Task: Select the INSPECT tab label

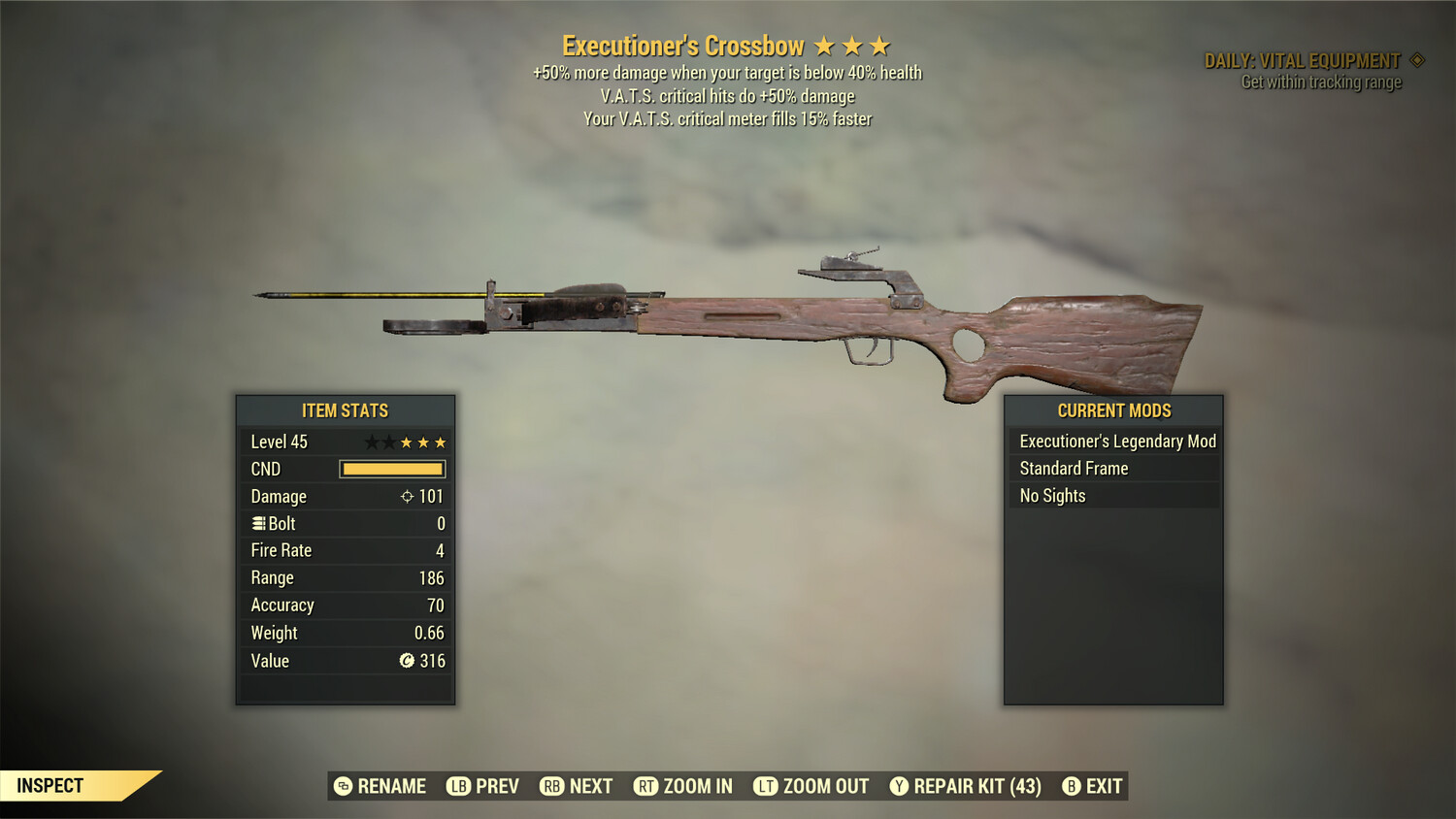Action: [x=50, y=785]
